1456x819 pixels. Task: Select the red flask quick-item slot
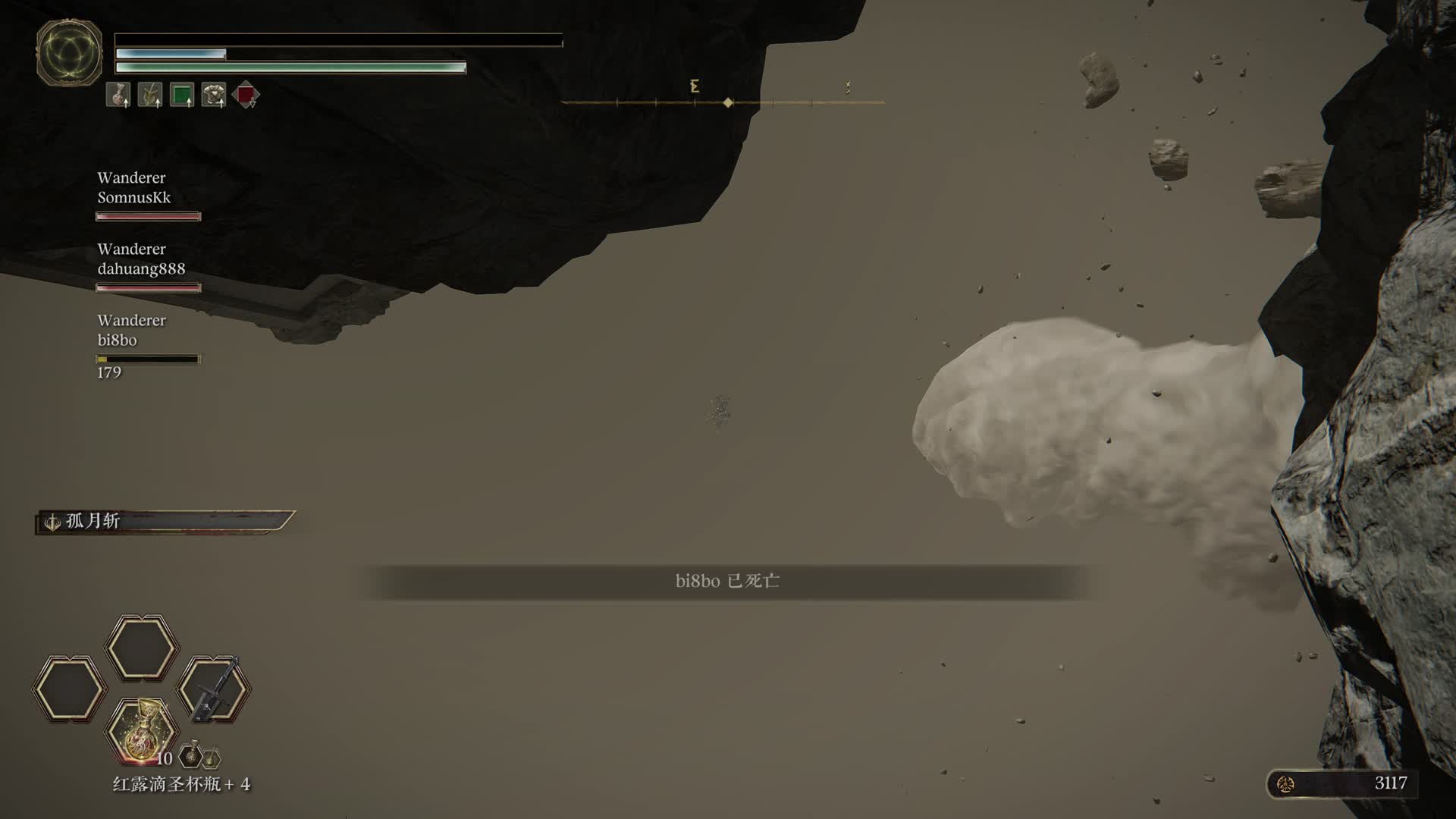142,732
